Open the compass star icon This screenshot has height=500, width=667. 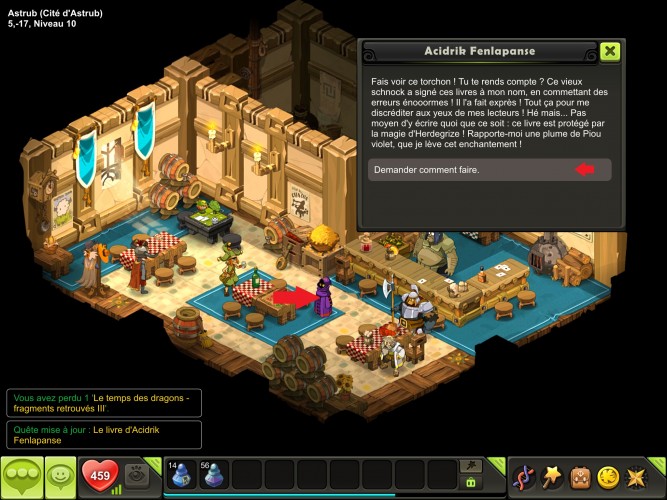[x=635, y=477]
